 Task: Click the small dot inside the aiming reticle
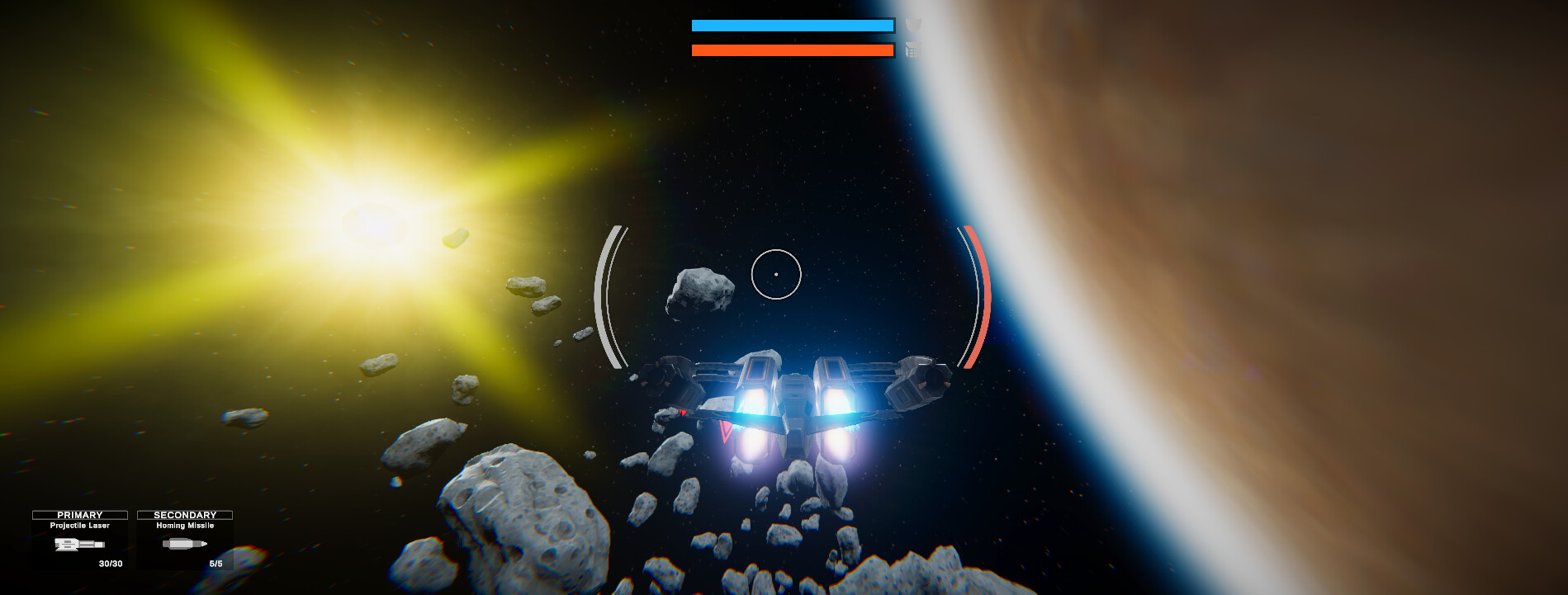[776, 272]
